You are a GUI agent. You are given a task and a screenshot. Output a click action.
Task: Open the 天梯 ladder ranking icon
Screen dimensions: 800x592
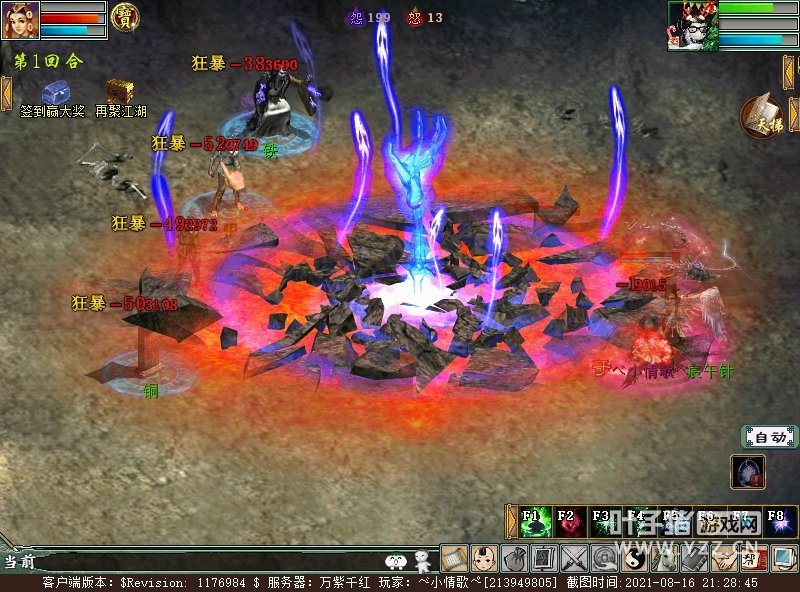point(762,115)
